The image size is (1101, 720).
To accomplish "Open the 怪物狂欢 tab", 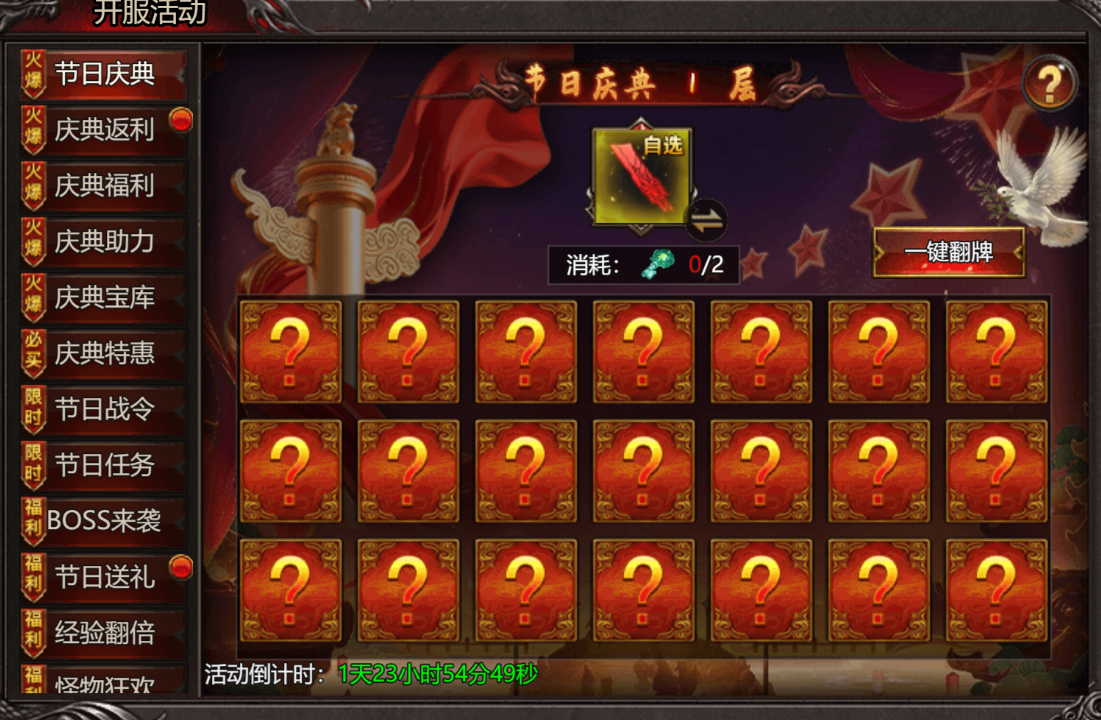I will 104,684.
